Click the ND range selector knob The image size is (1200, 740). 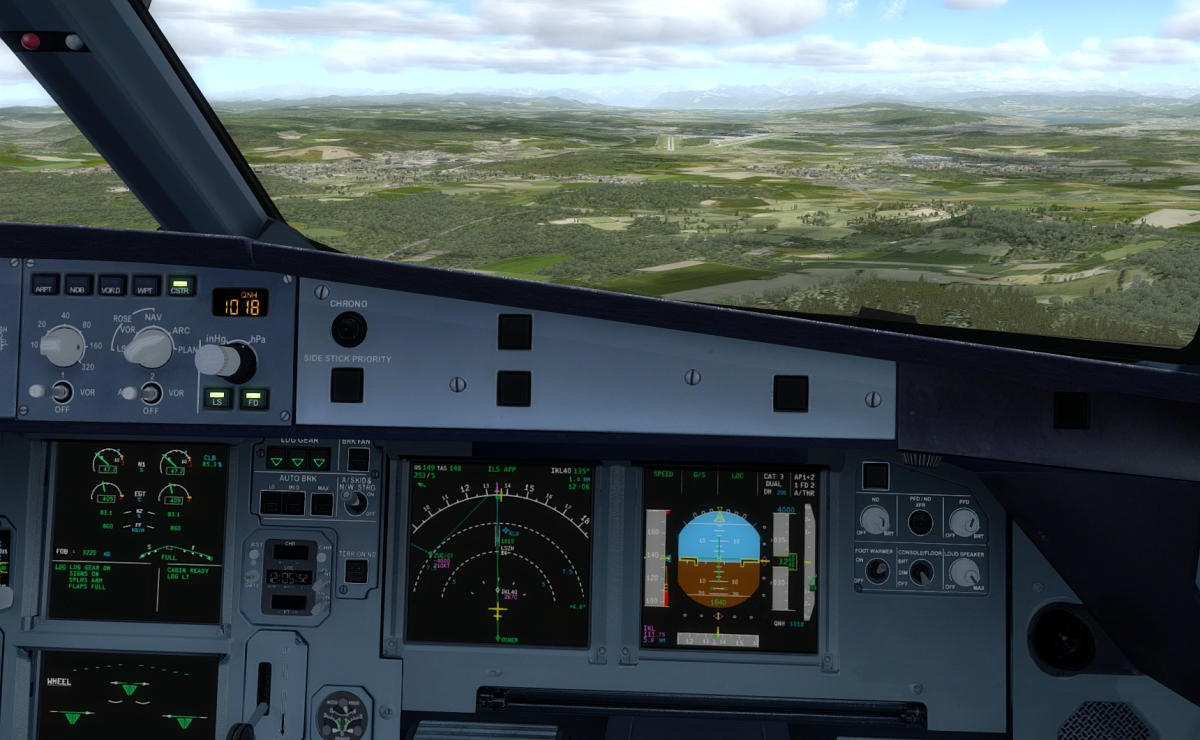pos(63,346)
